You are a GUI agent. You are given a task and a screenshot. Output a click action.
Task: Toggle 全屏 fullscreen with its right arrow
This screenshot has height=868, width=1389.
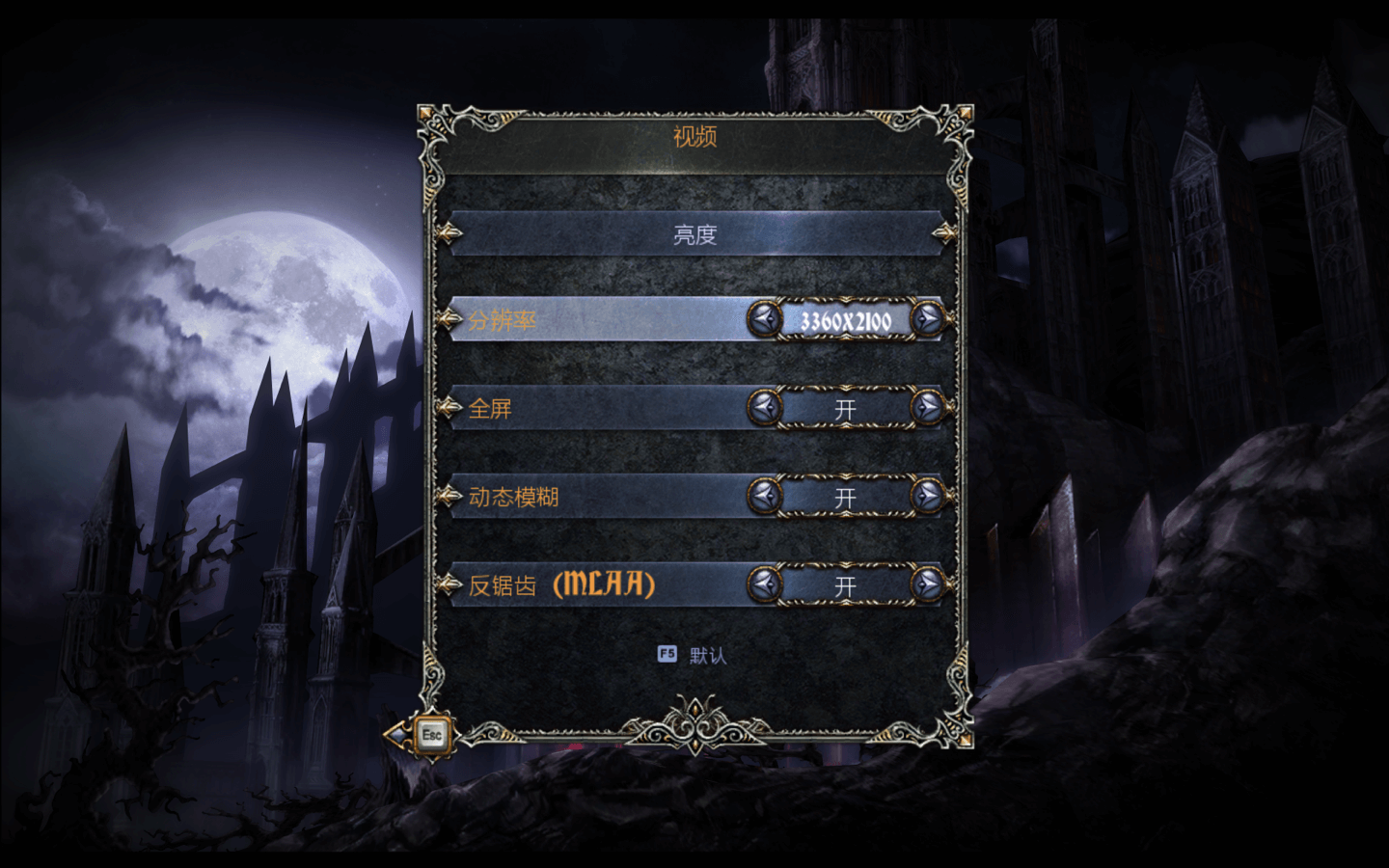click(928, 408)
